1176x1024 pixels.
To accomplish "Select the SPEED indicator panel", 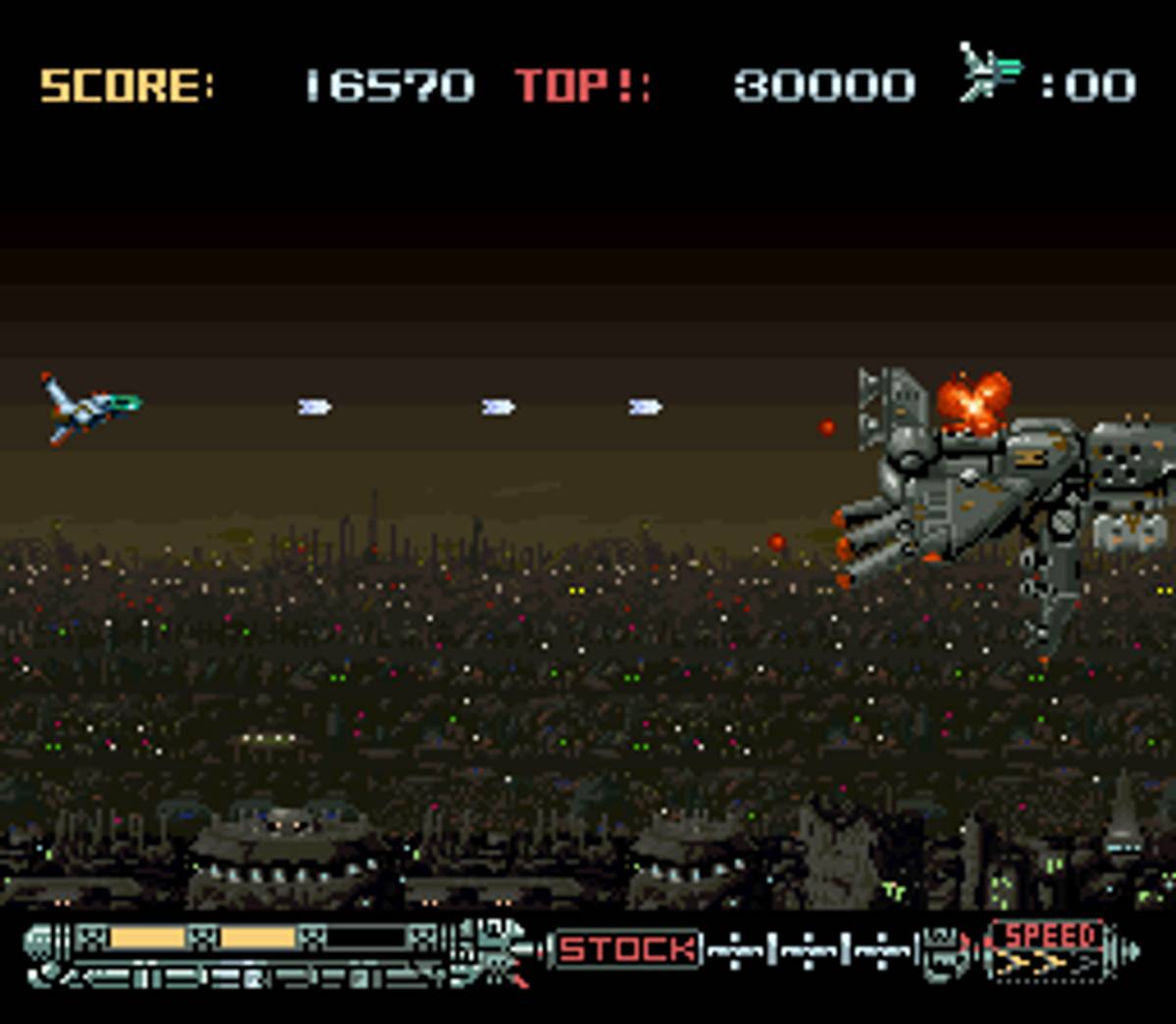I will [1048, 949].
